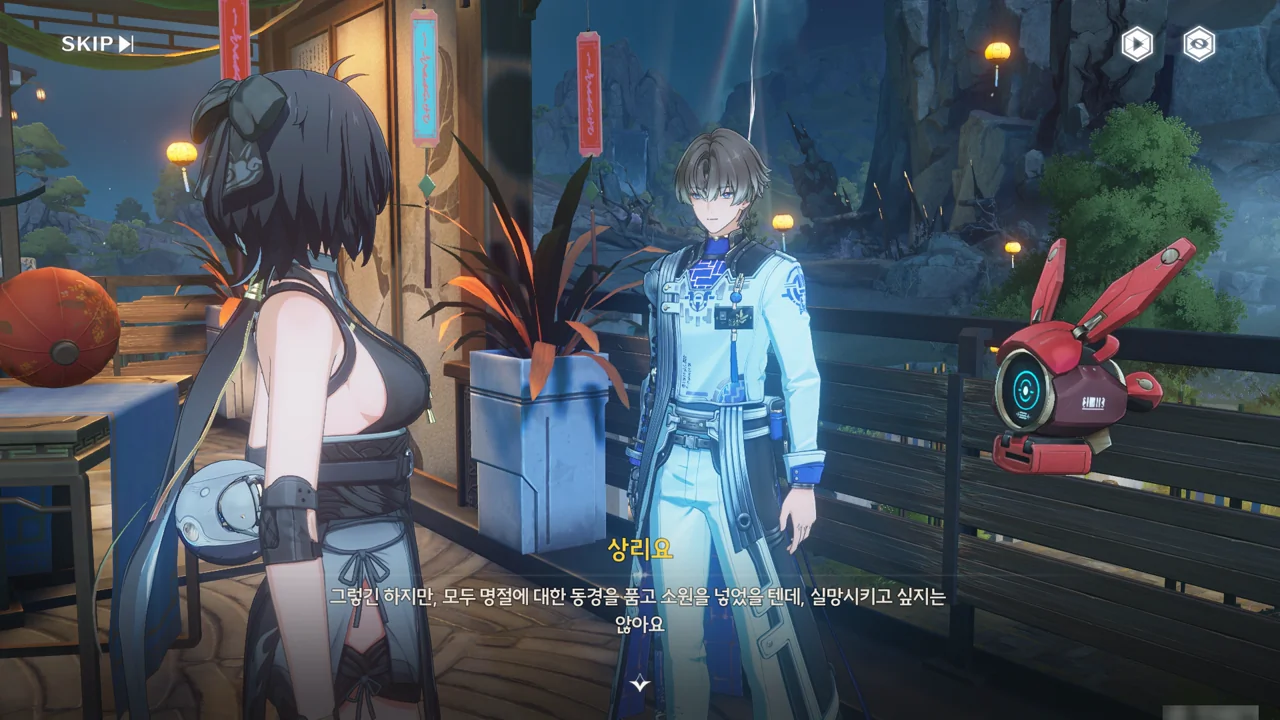Screen dimensions: 1280x720
Task: Toggle auto-play for the dialogue
Action: pyautogui.click(x=1137, y=44)
